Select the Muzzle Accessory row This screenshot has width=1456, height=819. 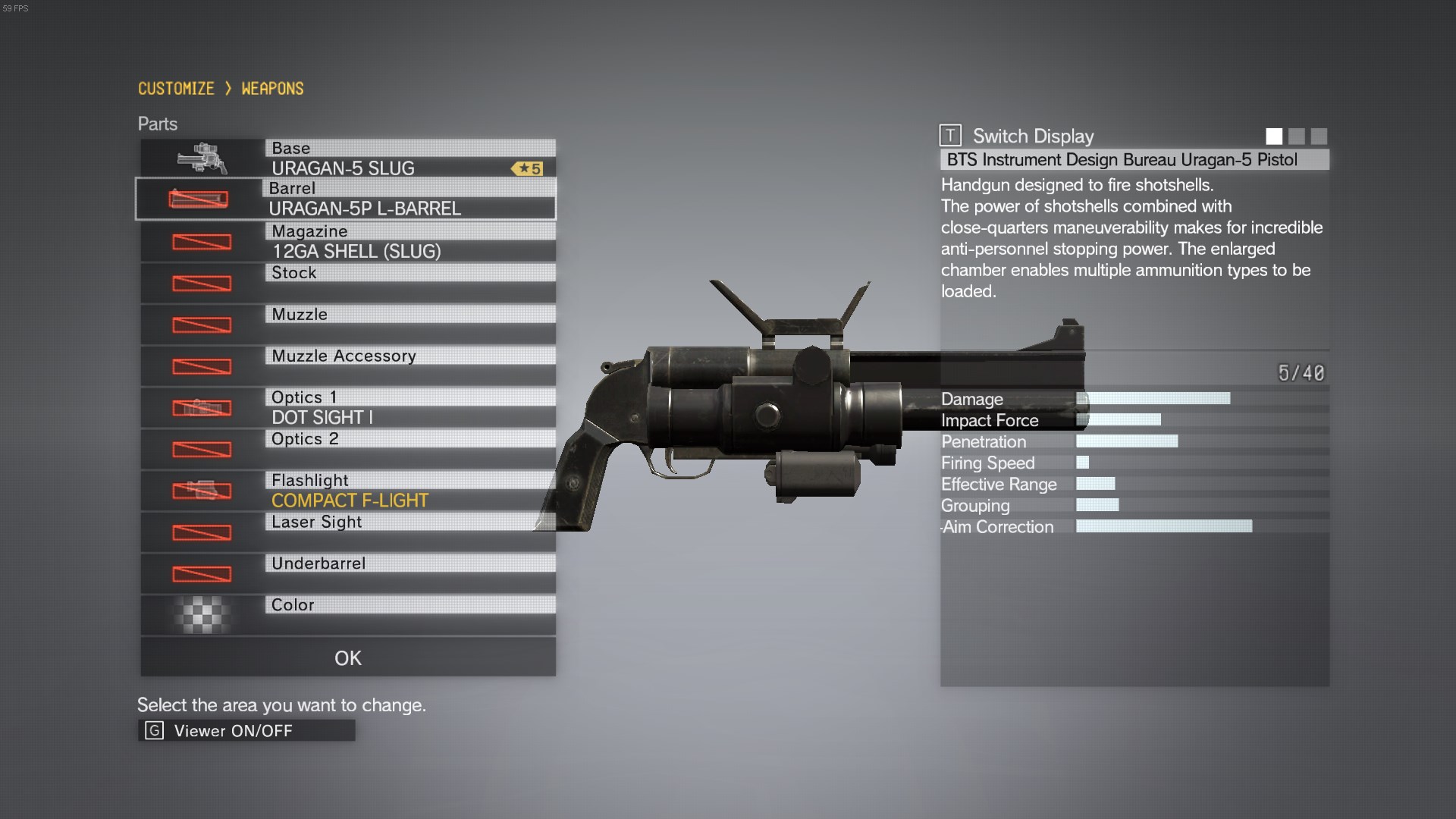347,366
